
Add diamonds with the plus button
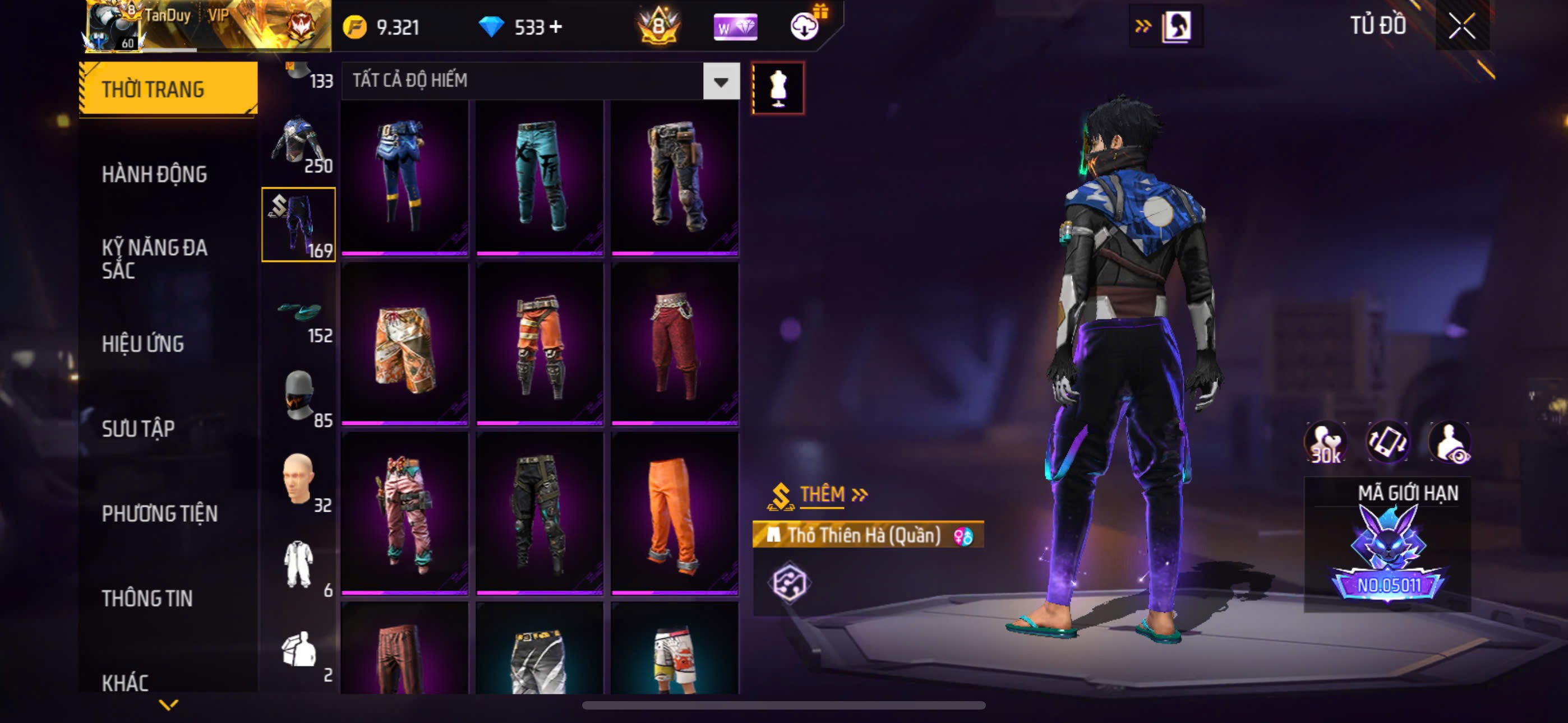555,27
